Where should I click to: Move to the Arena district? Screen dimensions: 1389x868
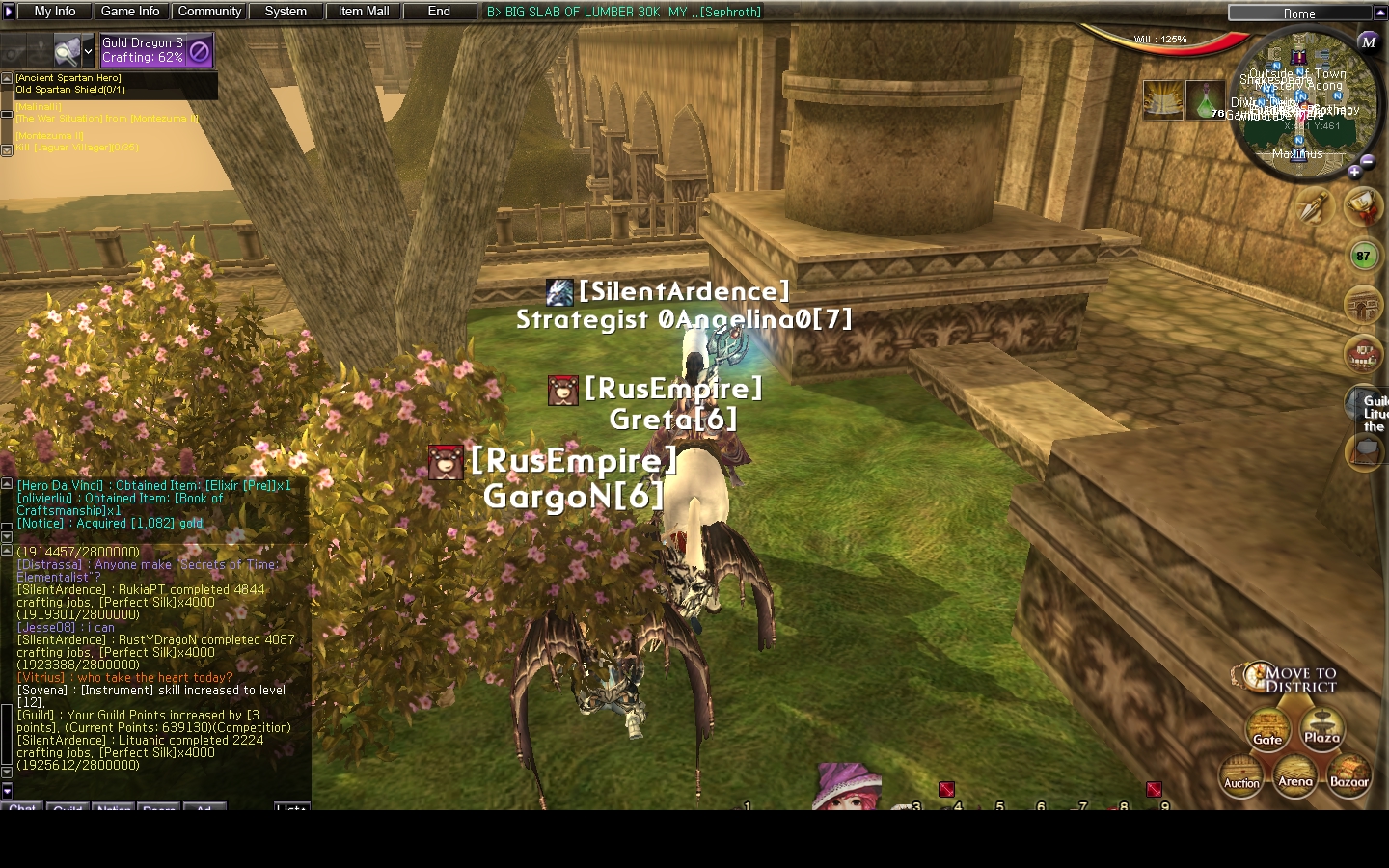pos(1294,773)
